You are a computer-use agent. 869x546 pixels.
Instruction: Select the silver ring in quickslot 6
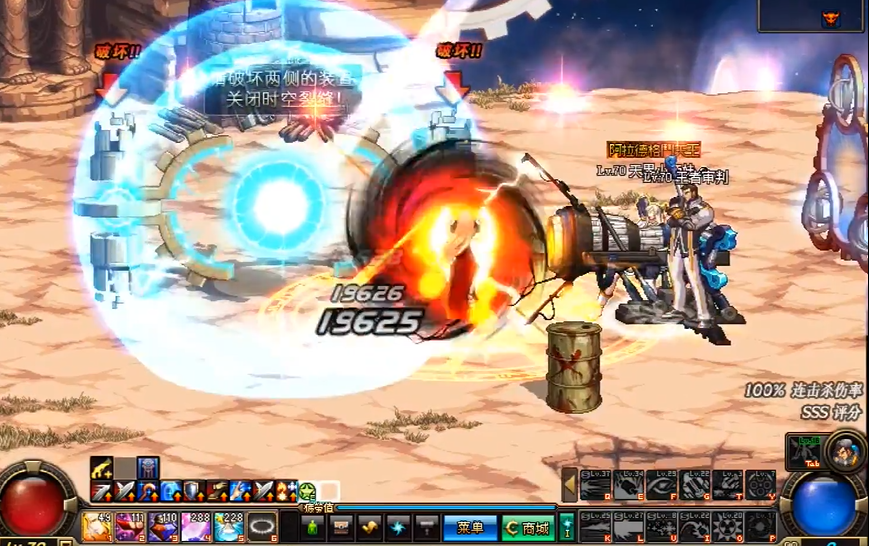[x=262, y=526]
